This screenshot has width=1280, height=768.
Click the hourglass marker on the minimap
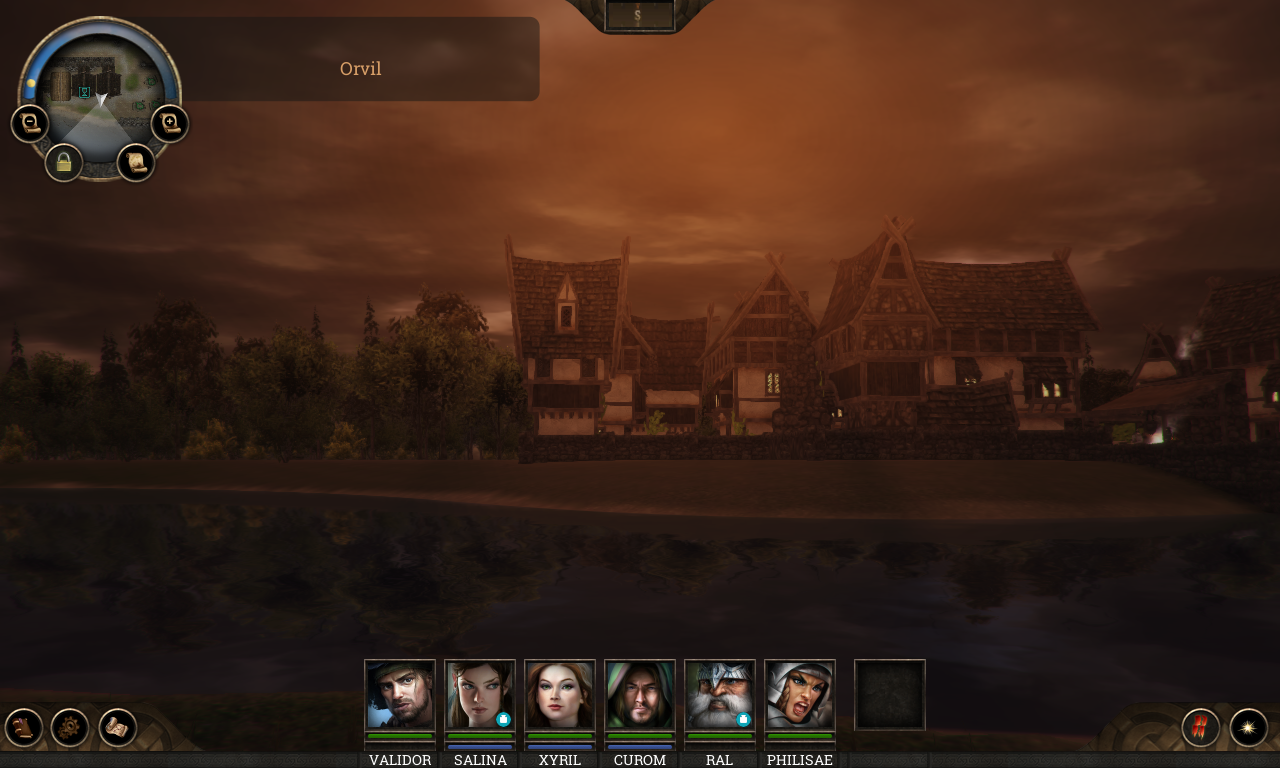coord(84,92)
